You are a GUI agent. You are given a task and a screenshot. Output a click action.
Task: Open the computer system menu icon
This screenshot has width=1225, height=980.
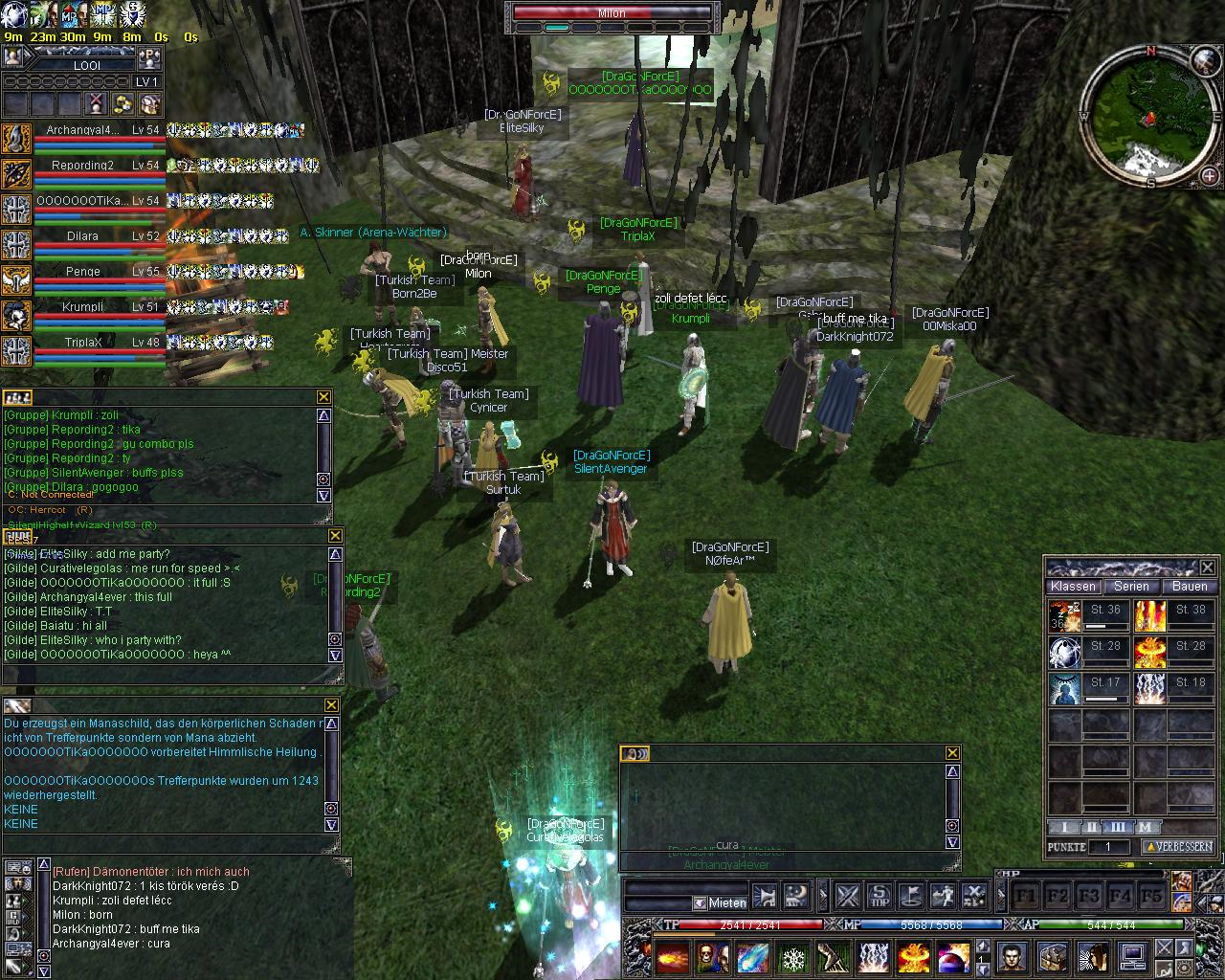click(1132, 955)
